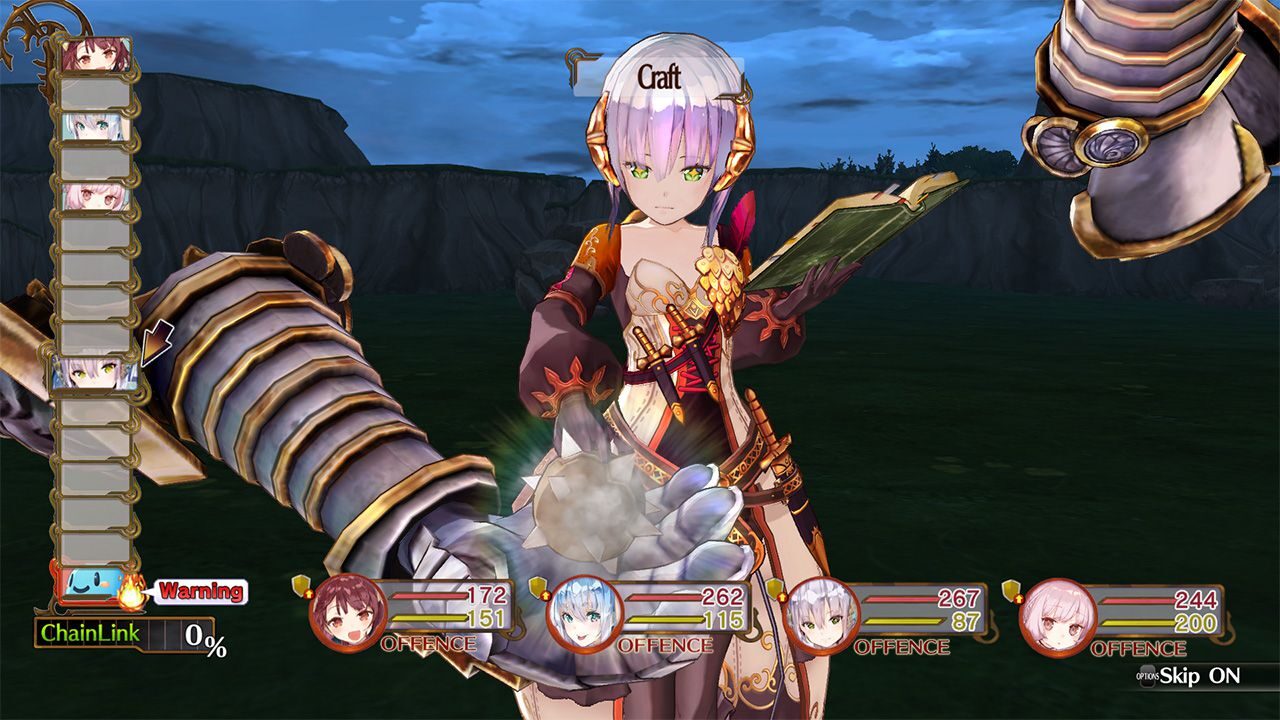Expand the Craft command label at the top

click(x=660, y=74)
